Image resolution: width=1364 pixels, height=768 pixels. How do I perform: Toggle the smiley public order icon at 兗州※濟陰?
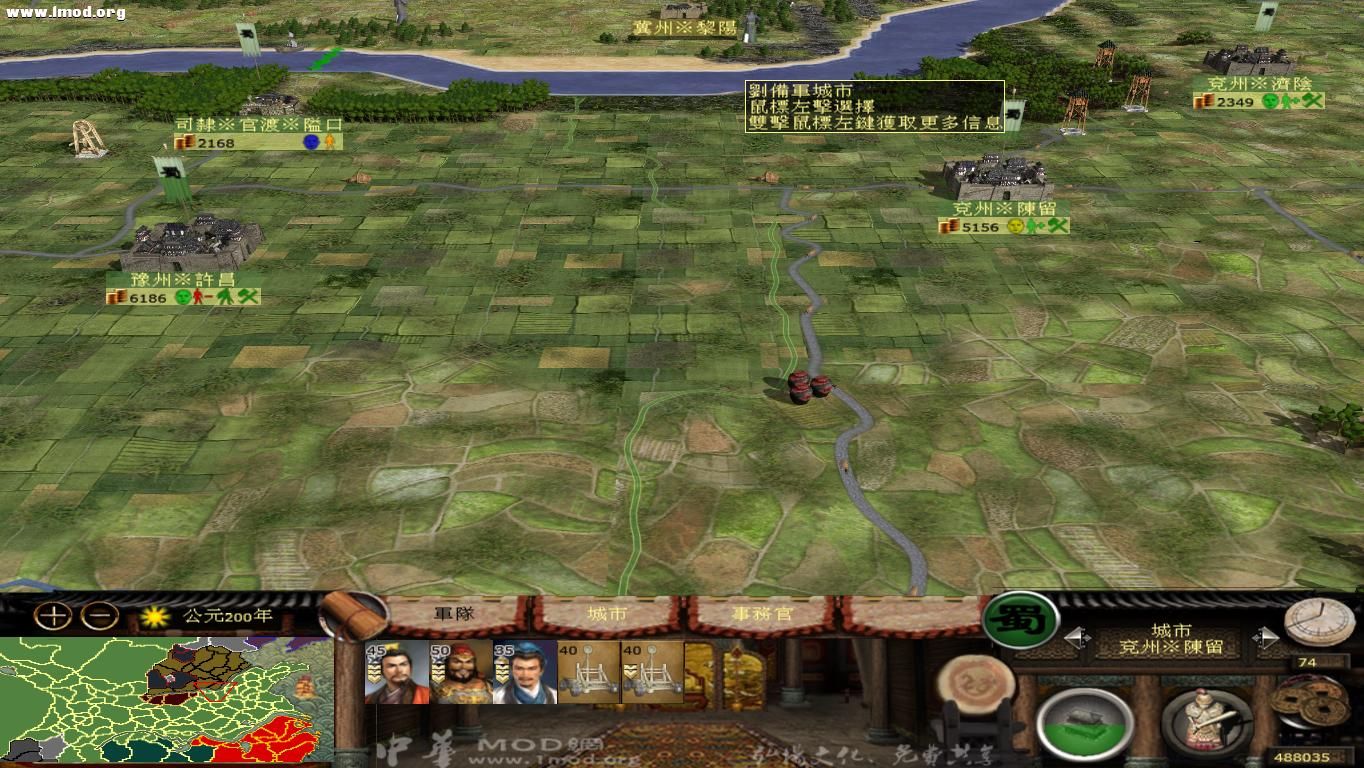point(1270,101)
